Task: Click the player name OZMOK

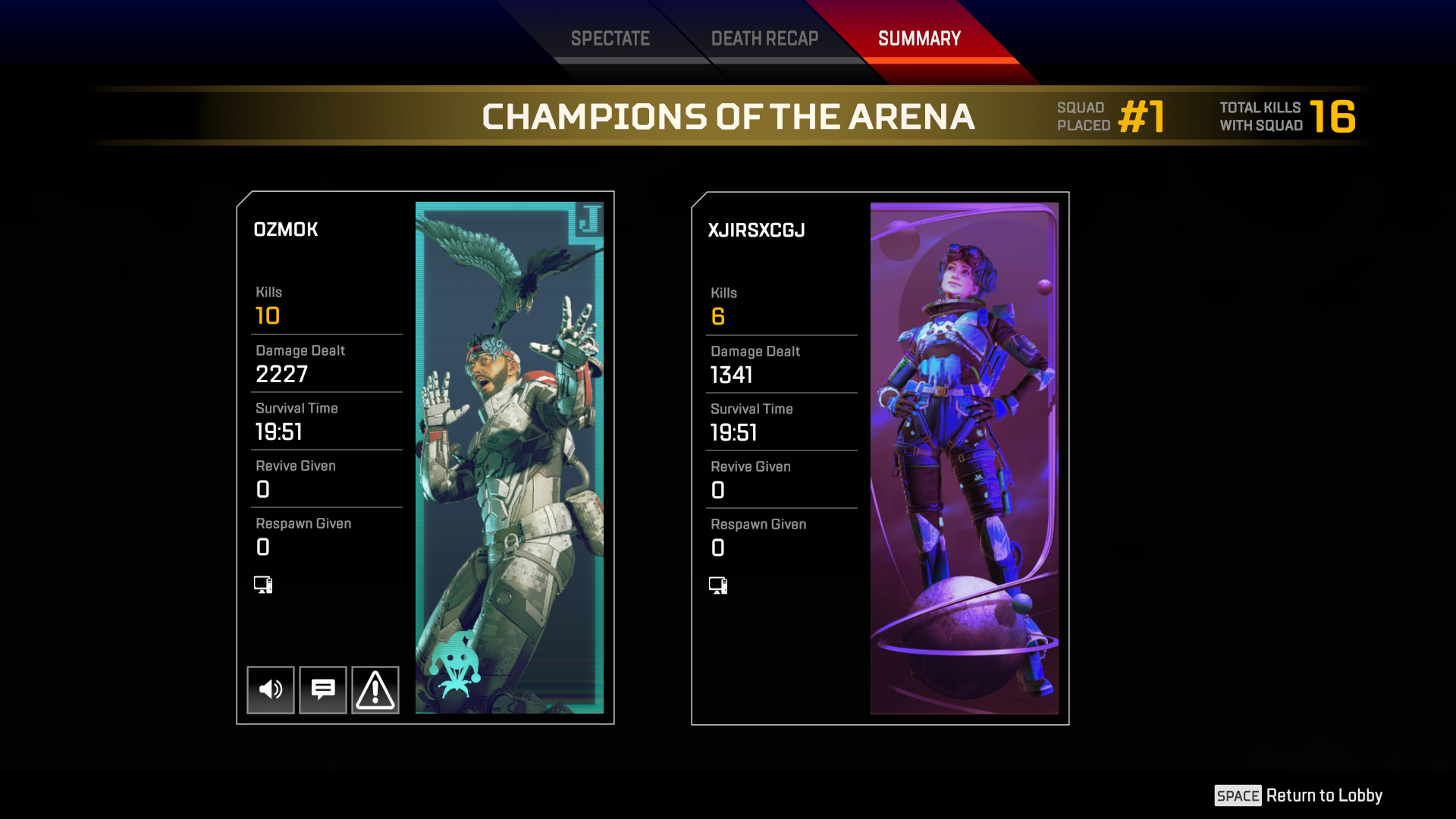Action: pyautogui.click(x=286, y=229)
